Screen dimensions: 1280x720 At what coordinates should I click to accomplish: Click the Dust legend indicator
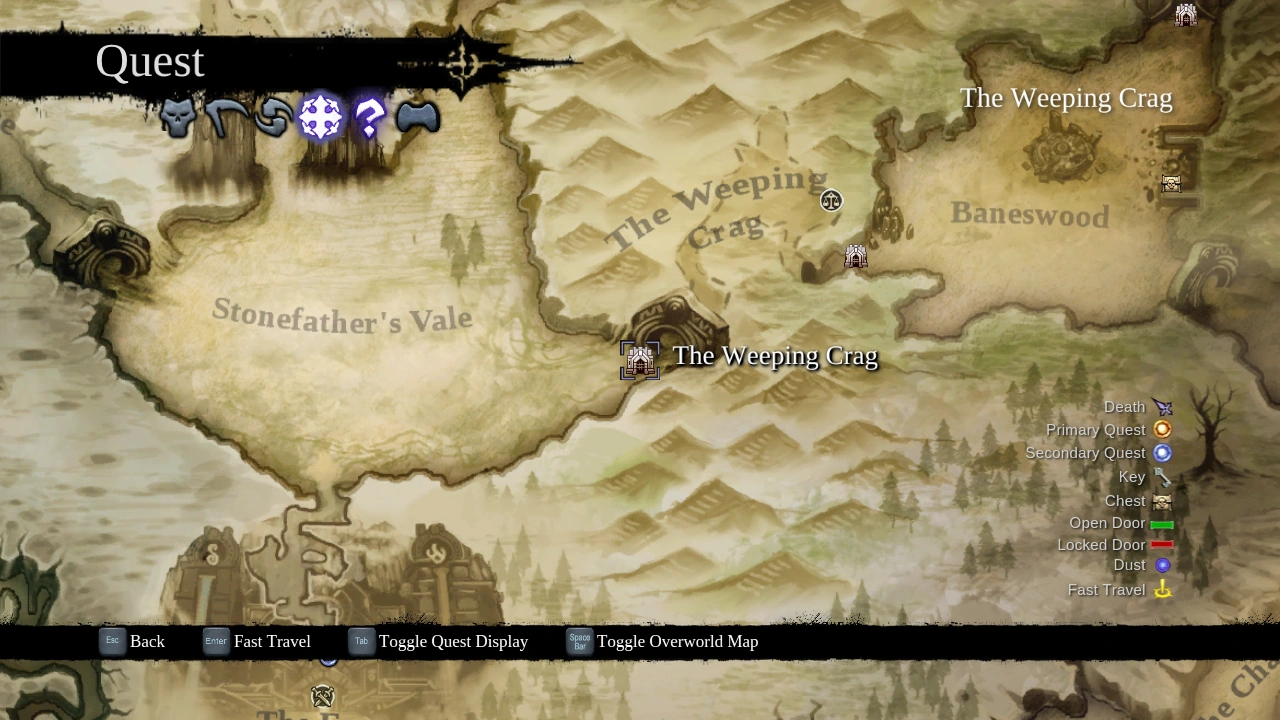pyautogui.click(x=1162, y=565)
